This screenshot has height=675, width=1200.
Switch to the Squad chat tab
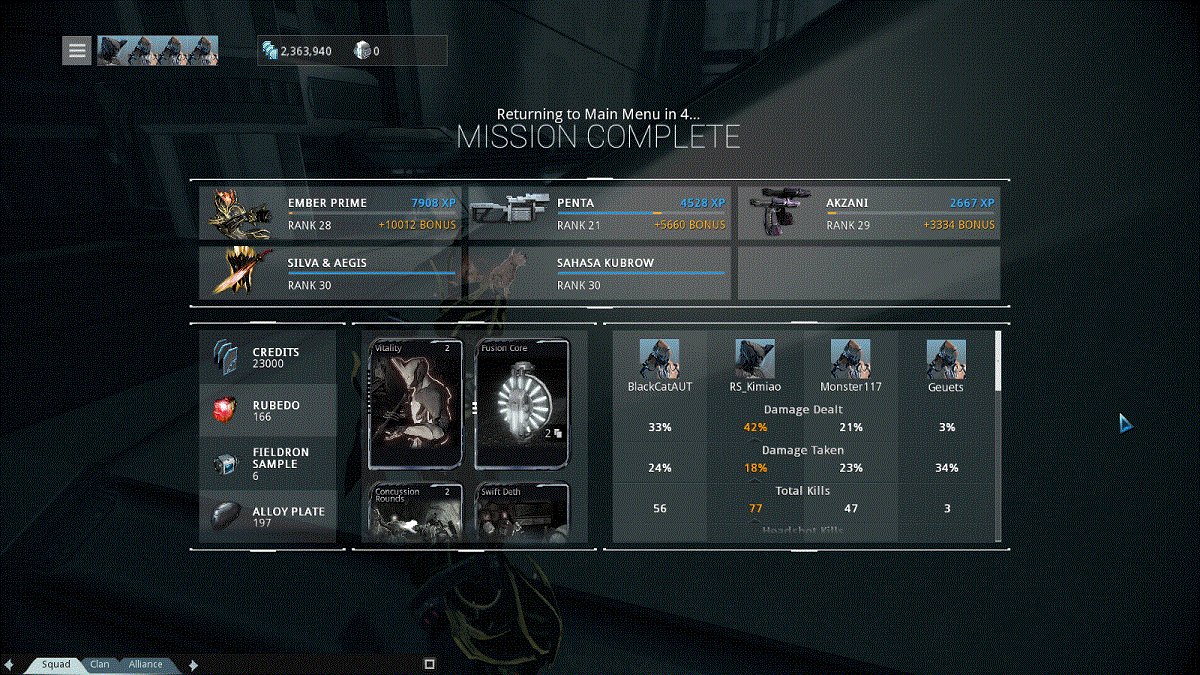[56, 664]
